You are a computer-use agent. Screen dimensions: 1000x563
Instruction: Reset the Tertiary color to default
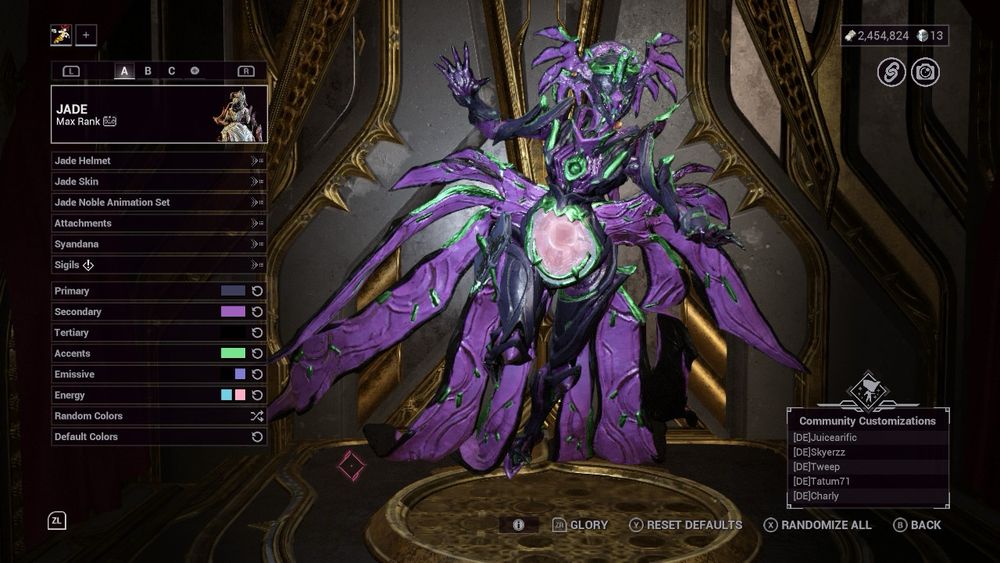tap(257, 333)
